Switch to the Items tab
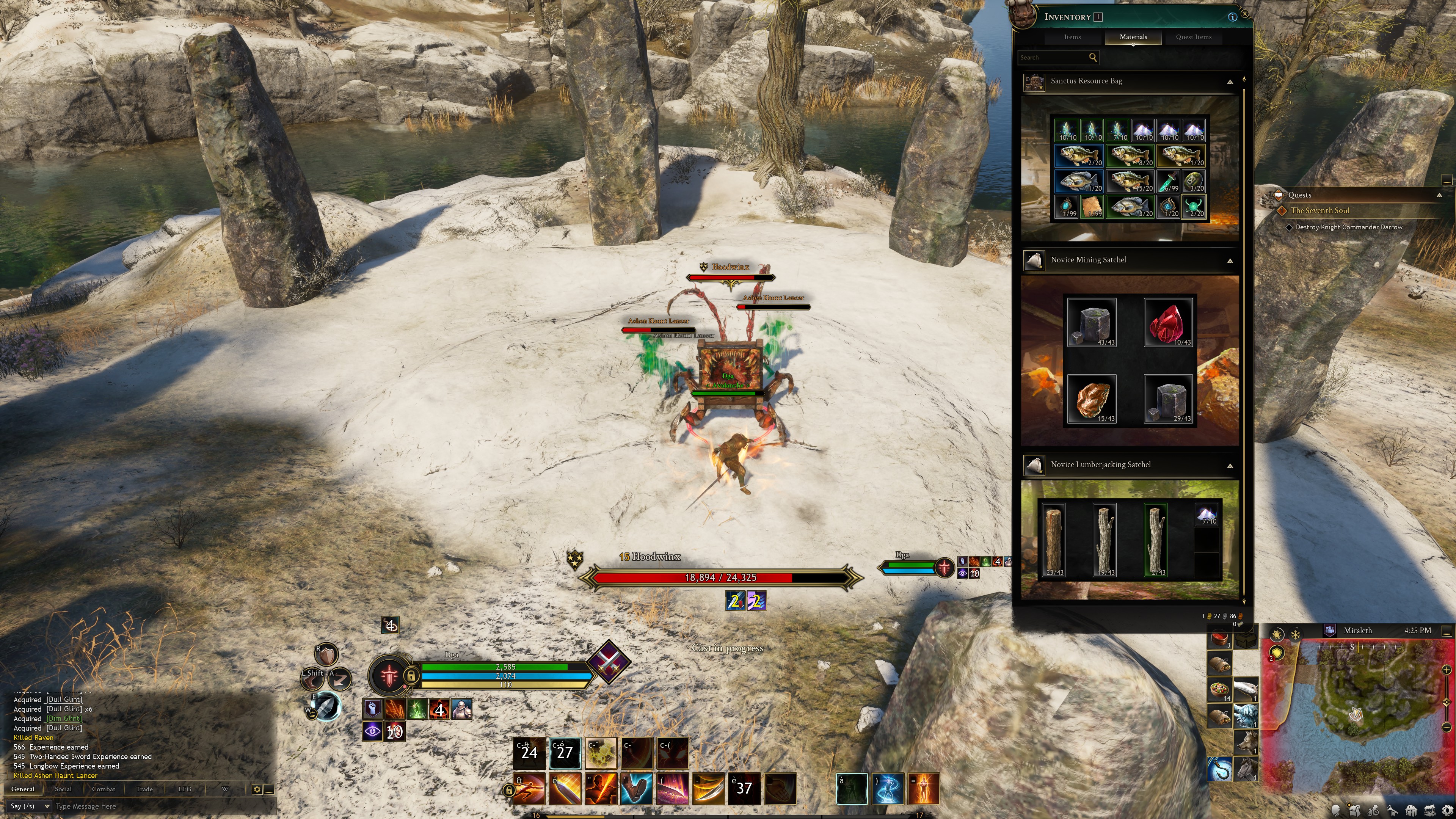The width and height of the screenshot is (1456, 819). point(1072,37)
